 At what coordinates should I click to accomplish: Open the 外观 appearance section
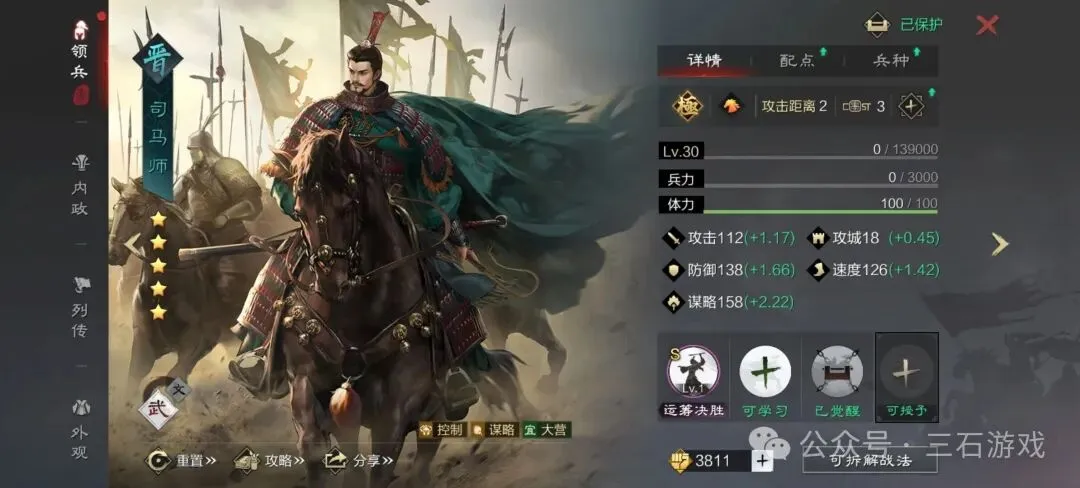tap(80, 426)
